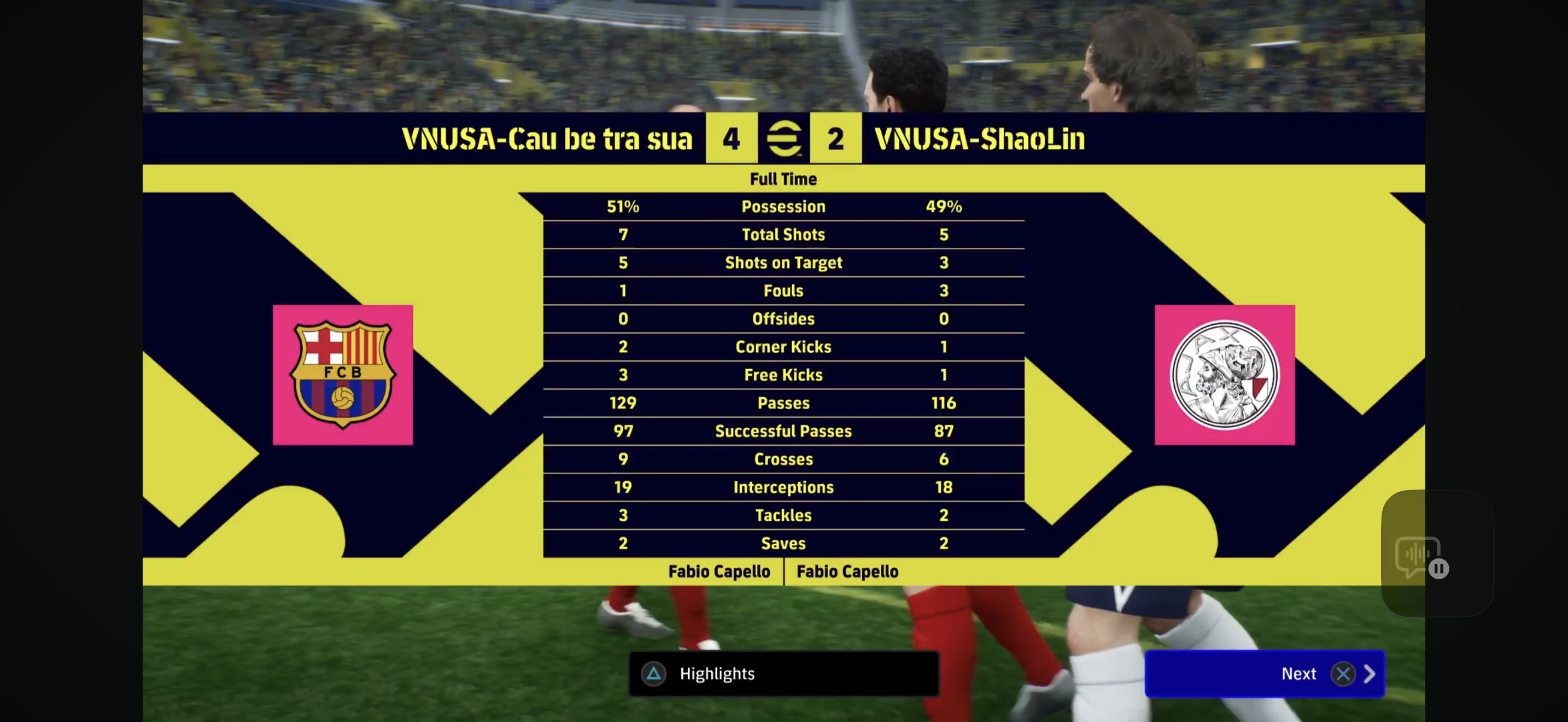Click Fabio Capello's name under the stats
1568x722 pixels.
tap(719, 572)
